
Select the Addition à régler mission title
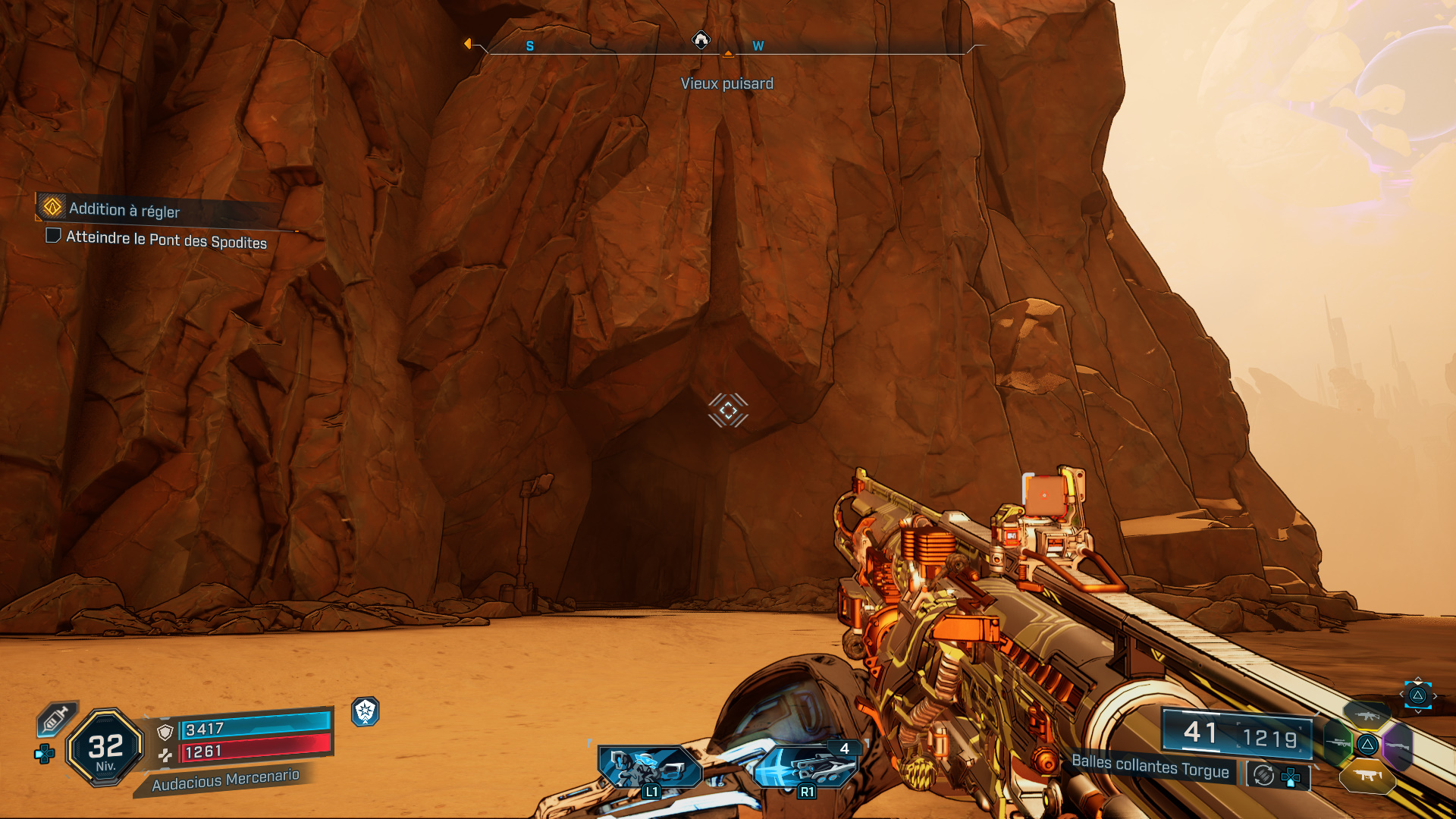(x=125, y=211)
